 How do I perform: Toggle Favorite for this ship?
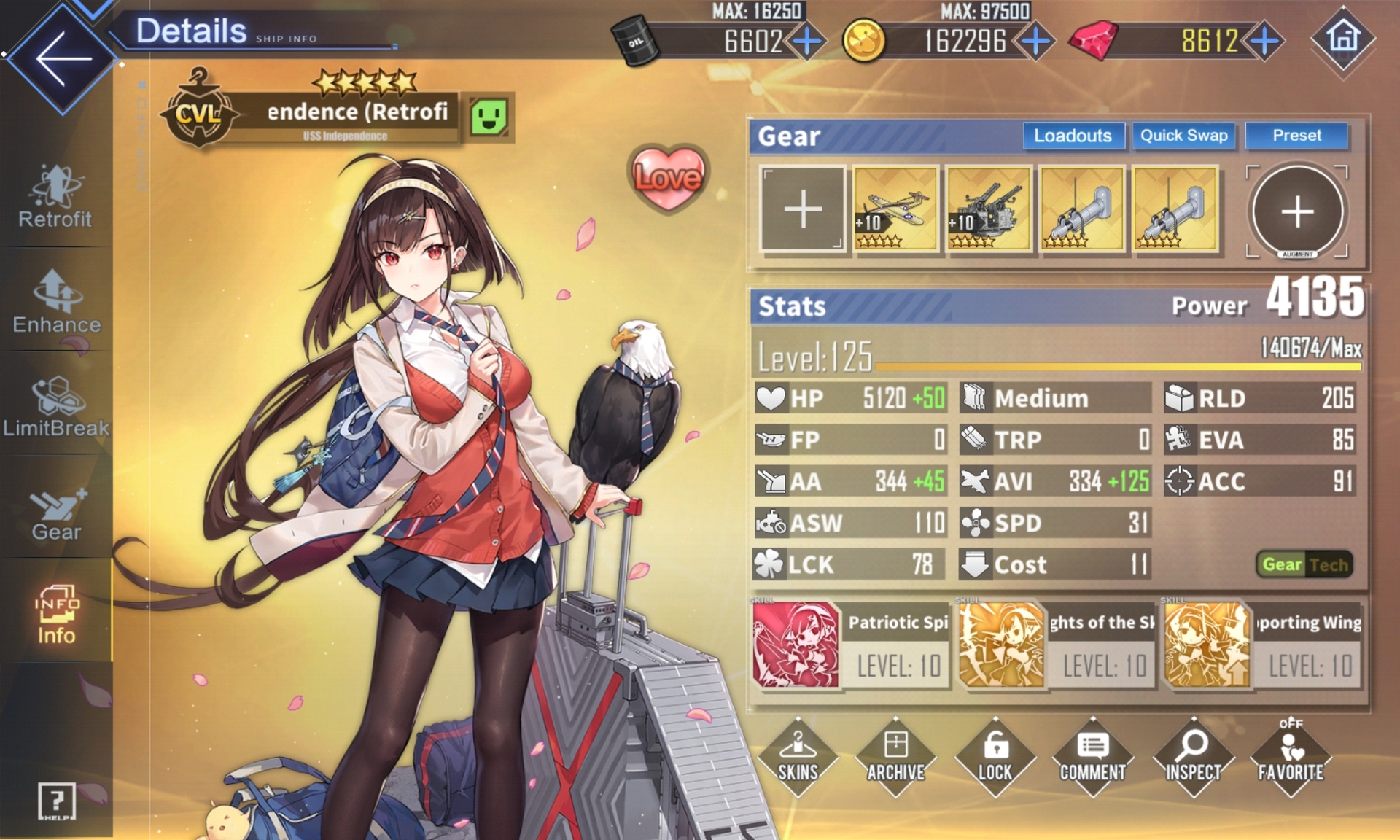click(x=1291, y=757)
